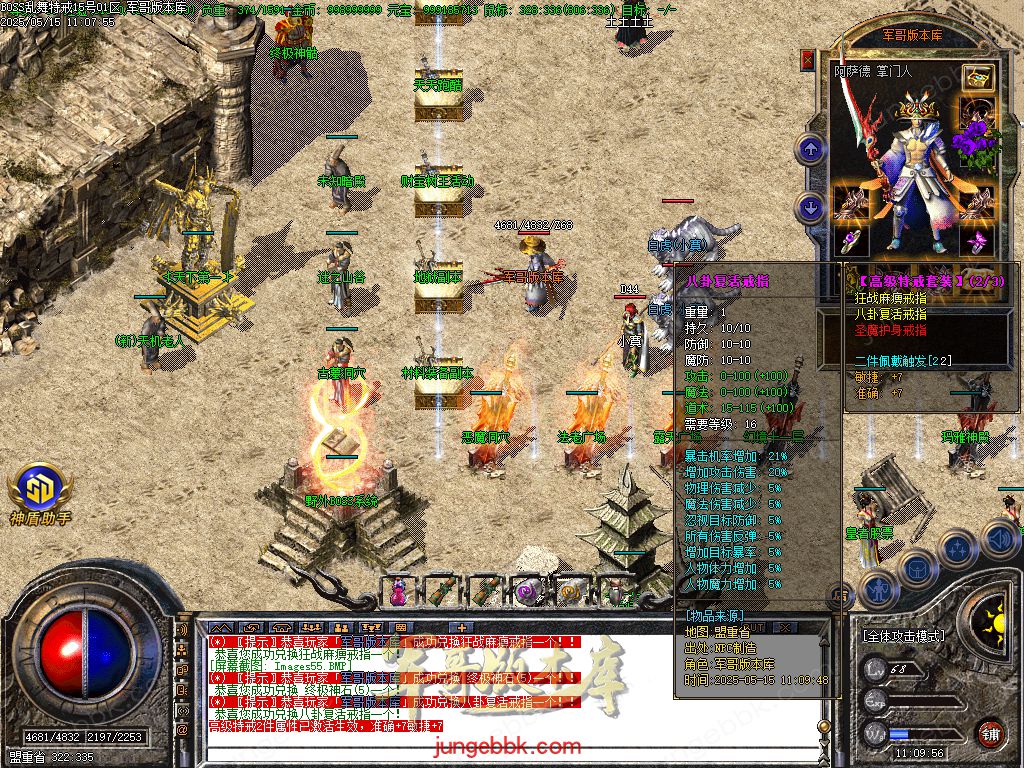
Task: Click the plus button on chat toolbar
Action: pos(461,628)
